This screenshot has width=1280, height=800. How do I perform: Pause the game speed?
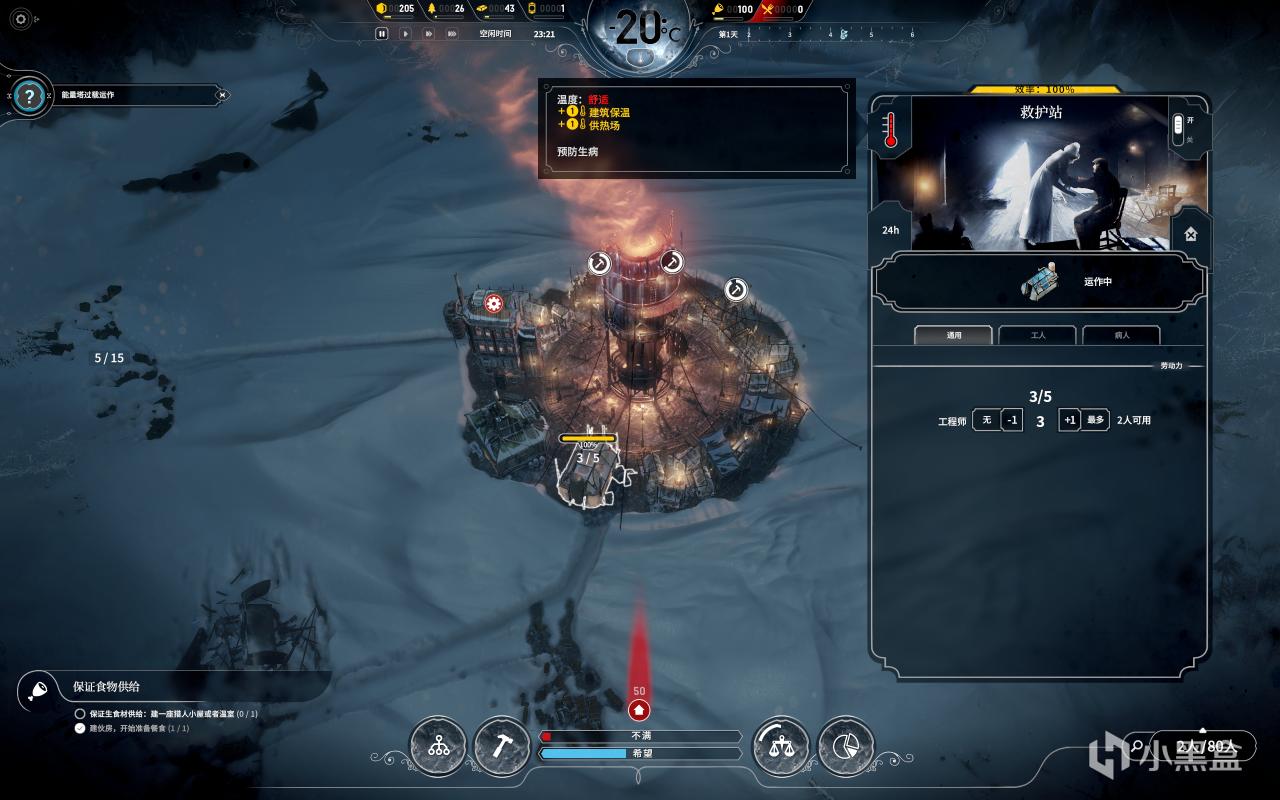coord(382,34)
